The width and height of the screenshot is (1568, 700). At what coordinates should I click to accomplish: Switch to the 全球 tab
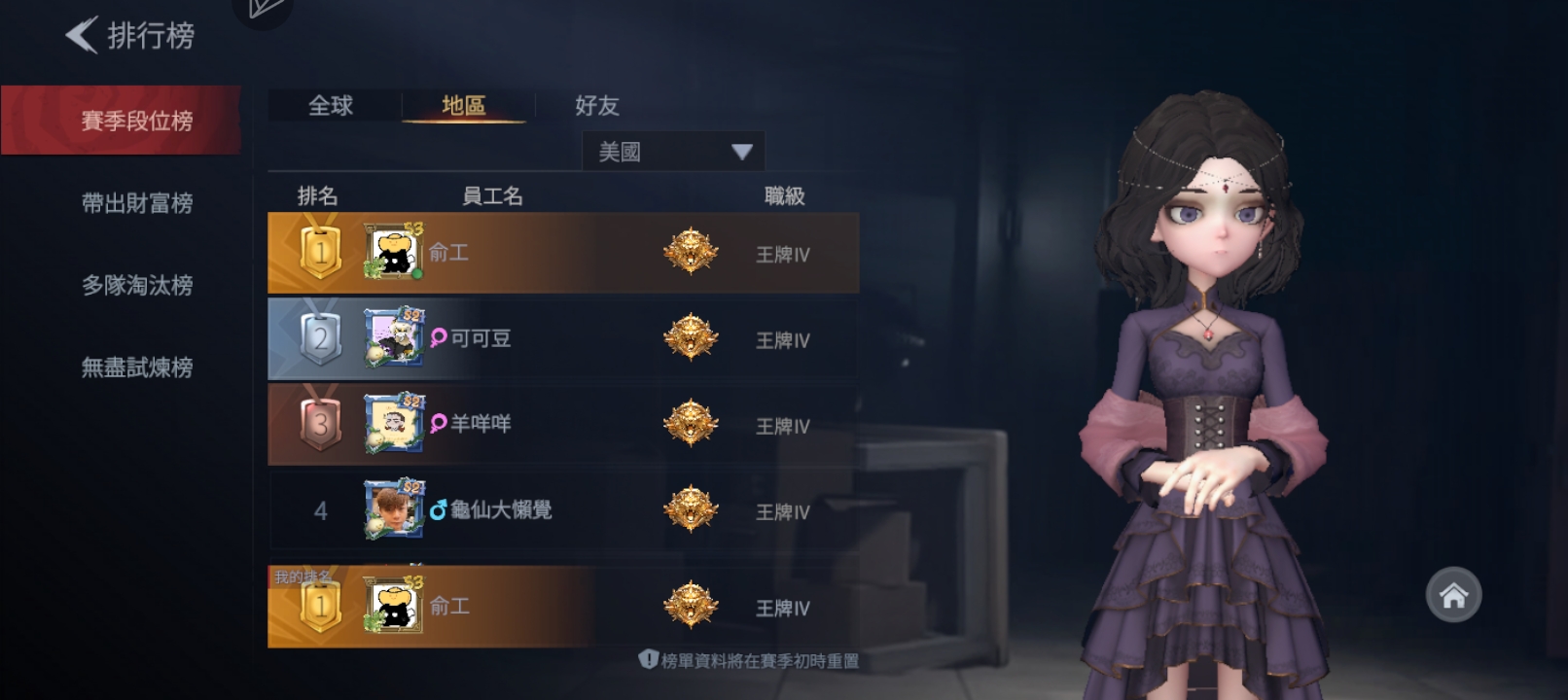(331, 106)
